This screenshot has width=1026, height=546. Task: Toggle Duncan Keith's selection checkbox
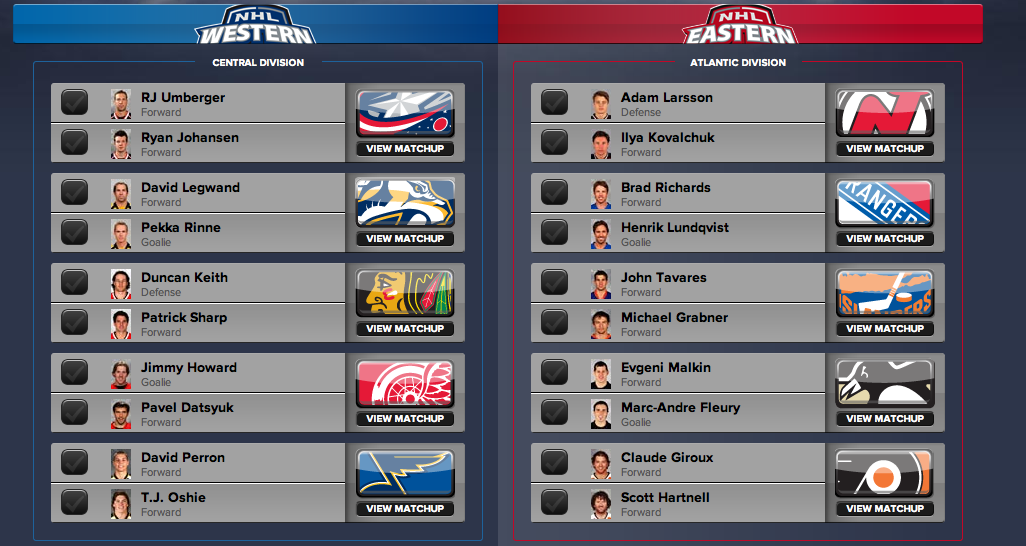[74, 283]
